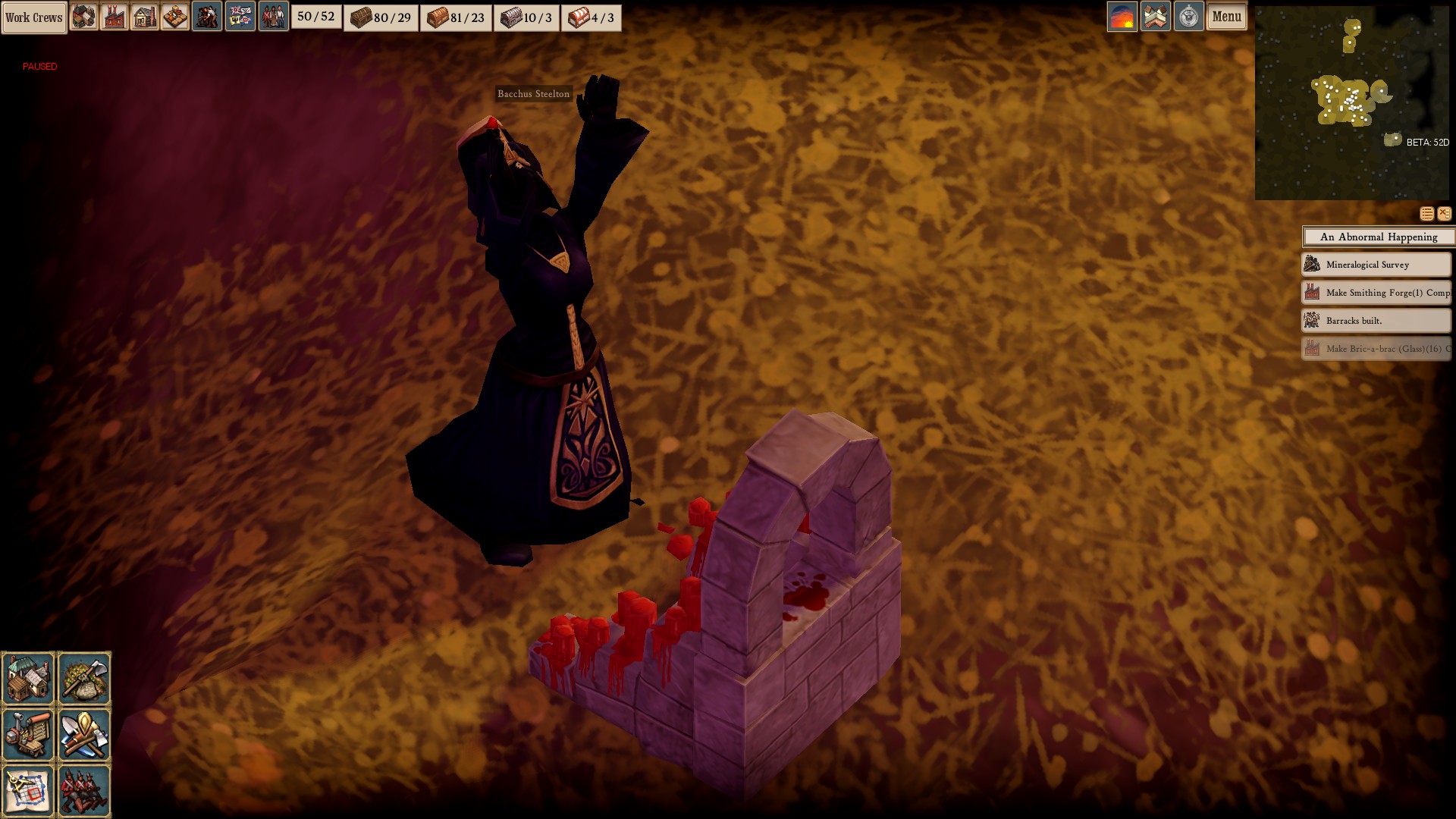Click the silver pocket watch icon
1456x819 pixels.
click(1188, 17)
